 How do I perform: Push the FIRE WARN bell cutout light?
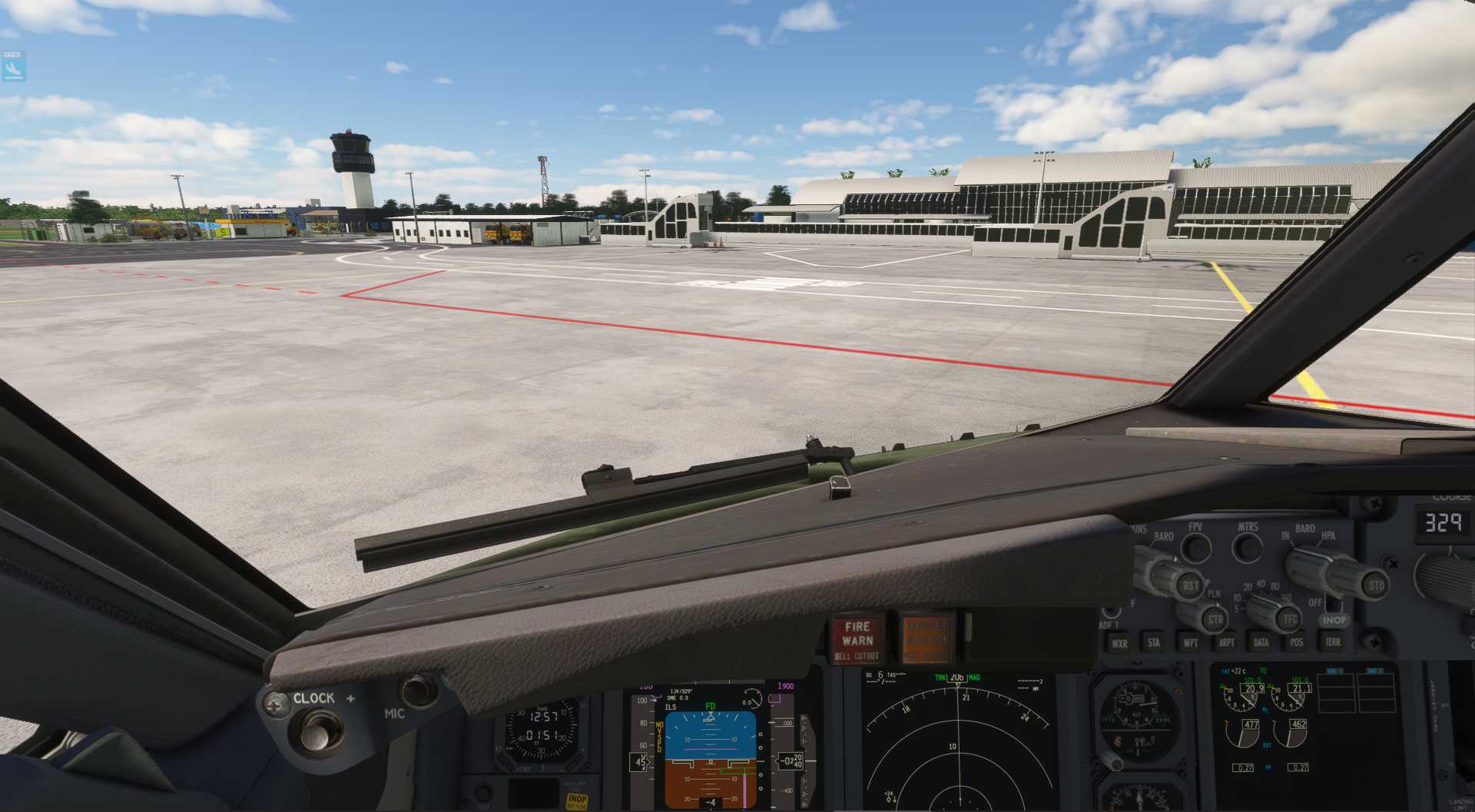pos(857,640)
